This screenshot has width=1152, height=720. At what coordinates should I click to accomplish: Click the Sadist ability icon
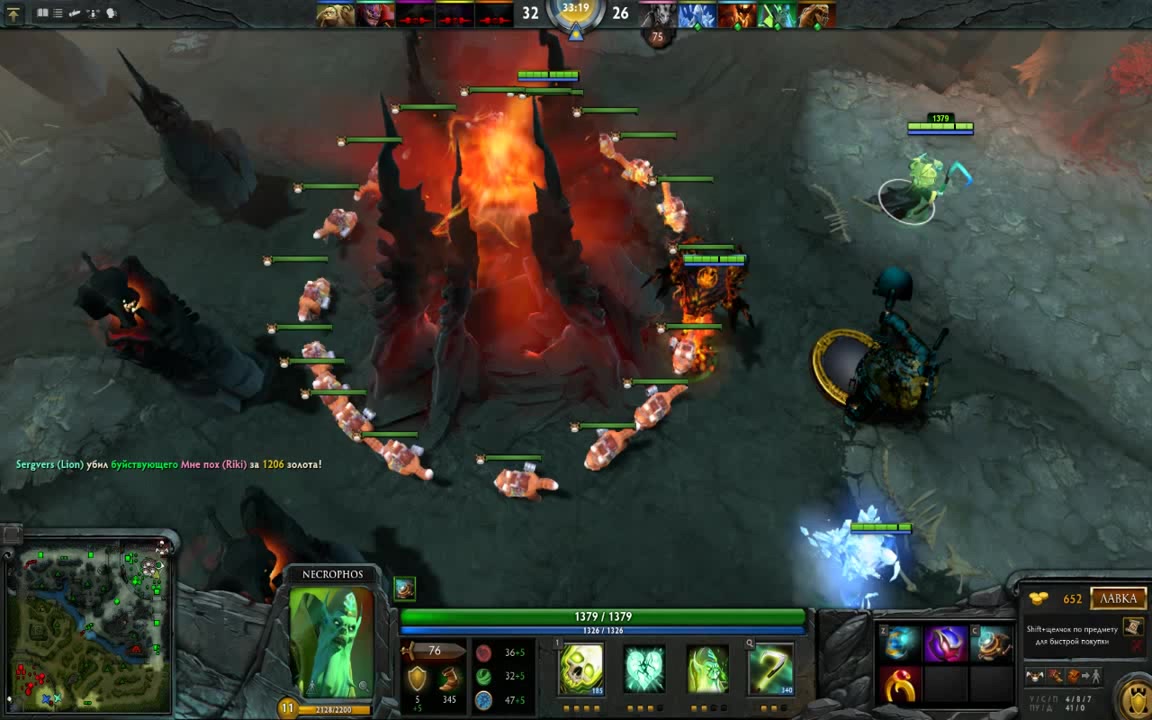(x=707, y=668)
